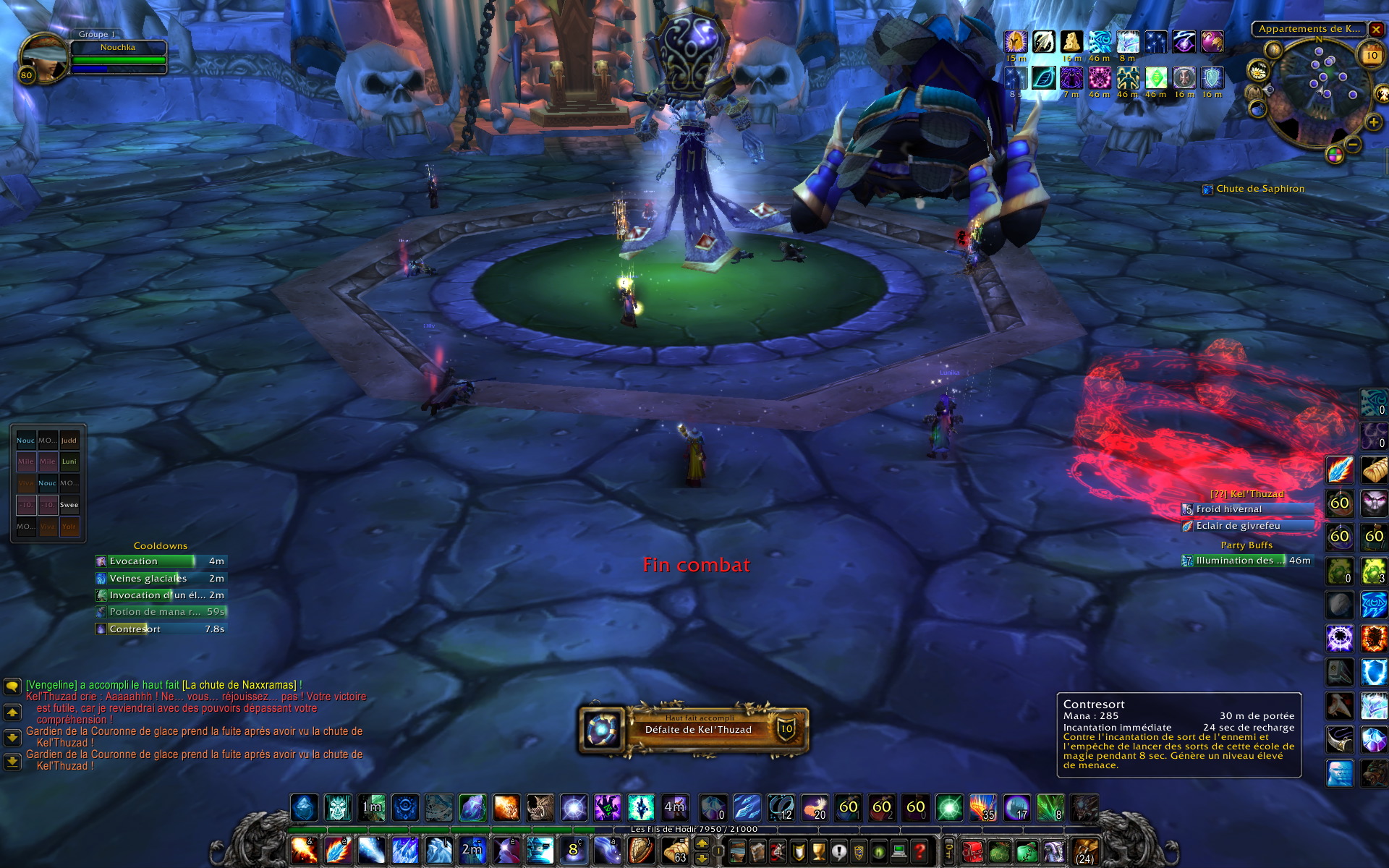1389x868 pixels.
Task: Click the Evocation cooldown bar
Action: [161, 561]
